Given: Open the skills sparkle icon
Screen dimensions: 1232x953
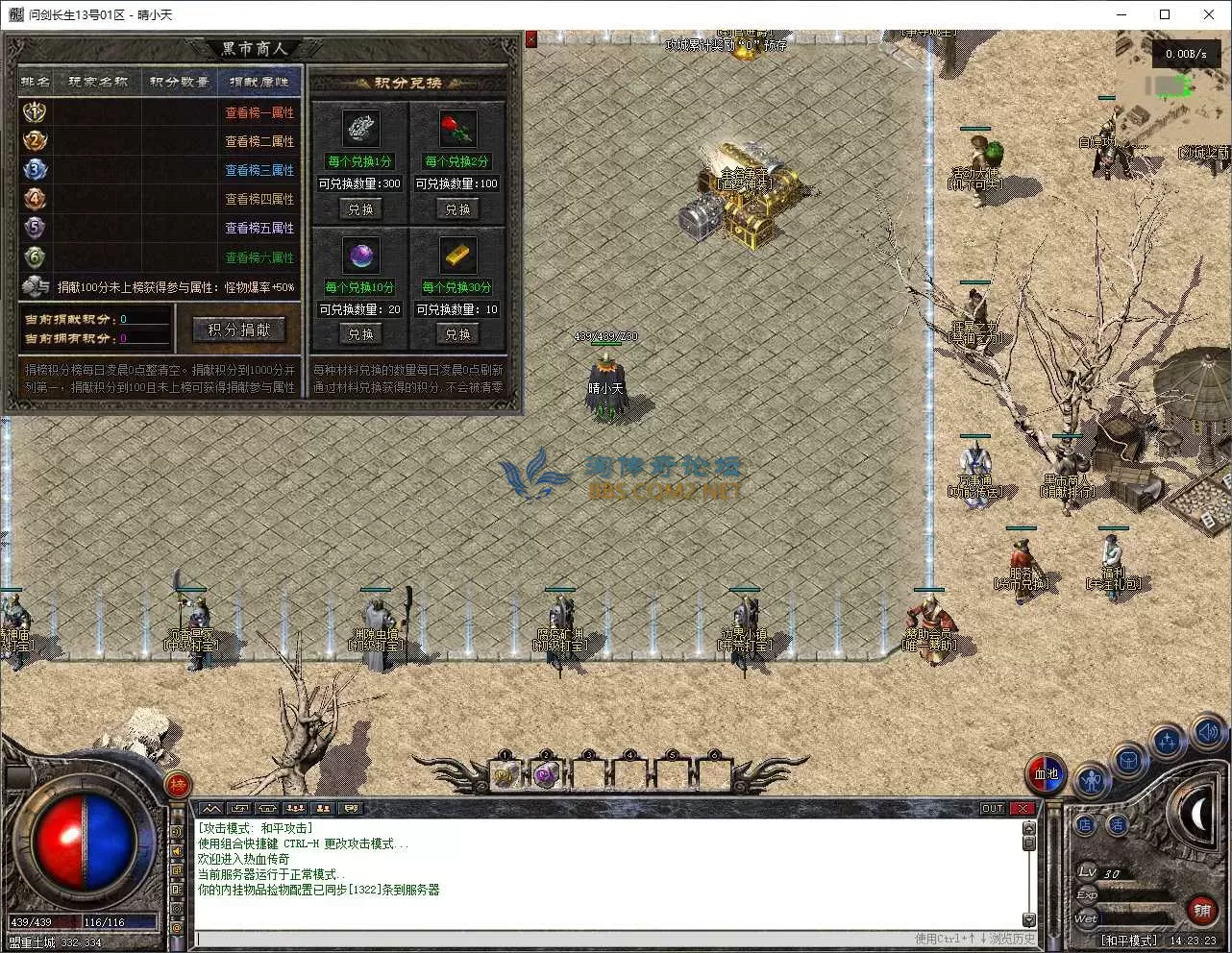Looking at the screenshot, I should [1168, 742].
